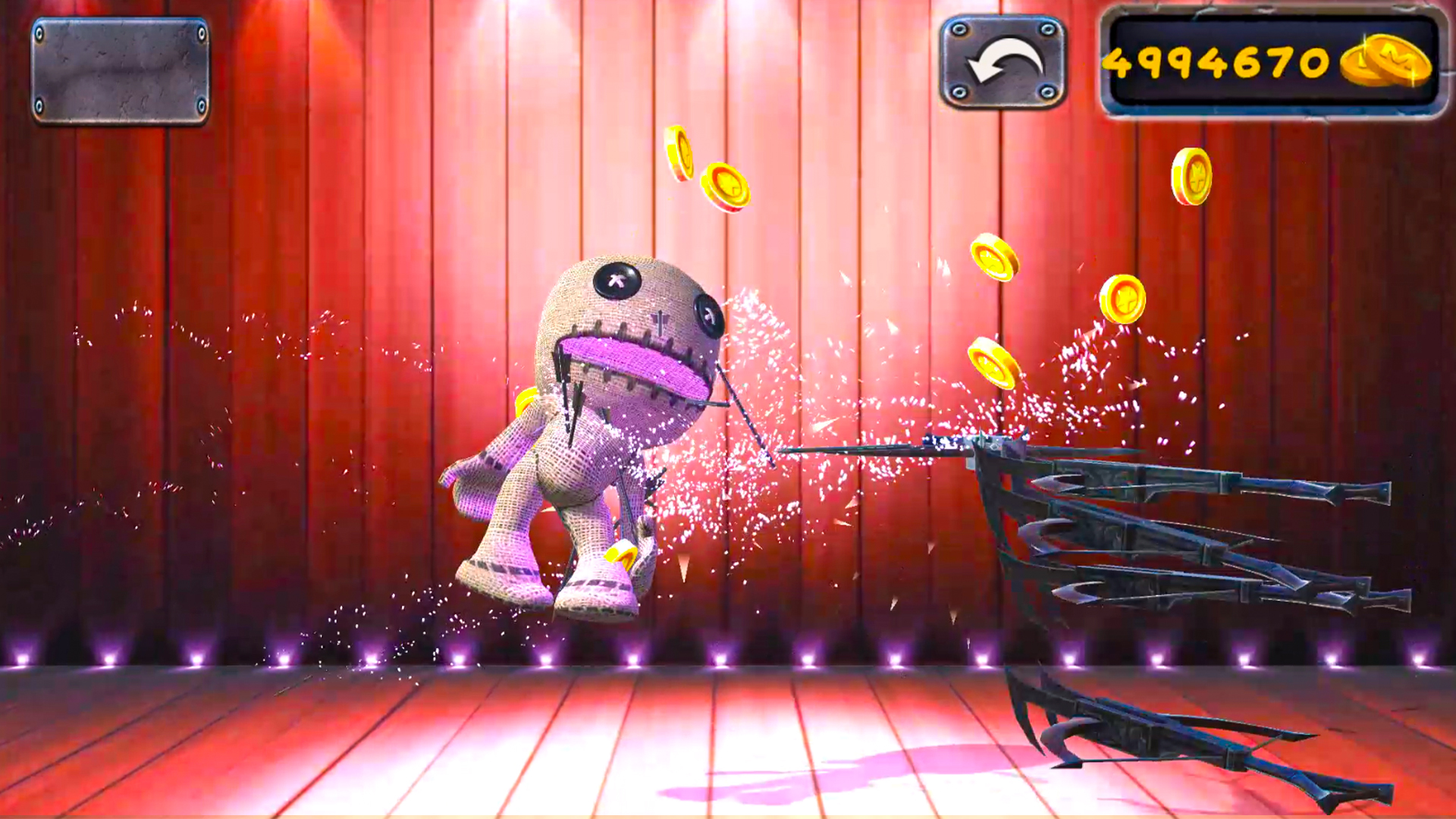Open the undo panel's corner screw

click(959, 30)
